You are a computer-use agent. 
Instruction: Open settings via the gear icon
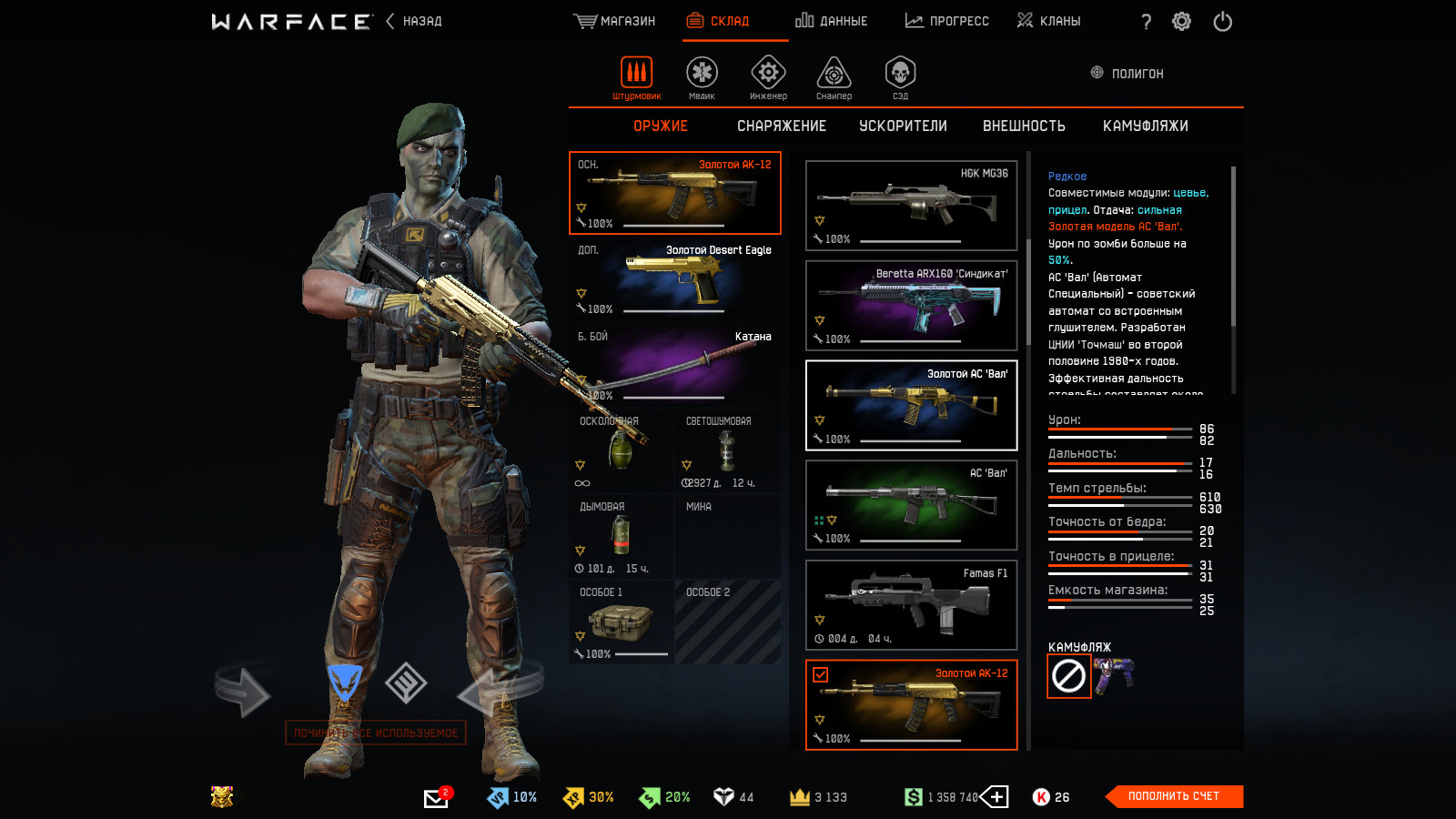coord(1181,21)
